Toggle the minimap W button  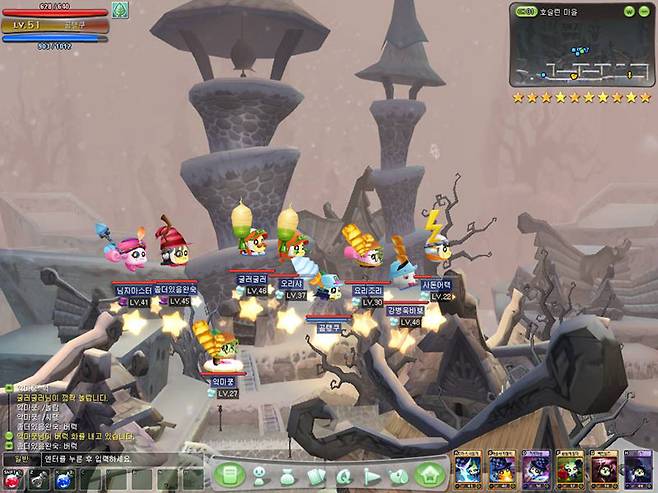(x=628, y=11)
